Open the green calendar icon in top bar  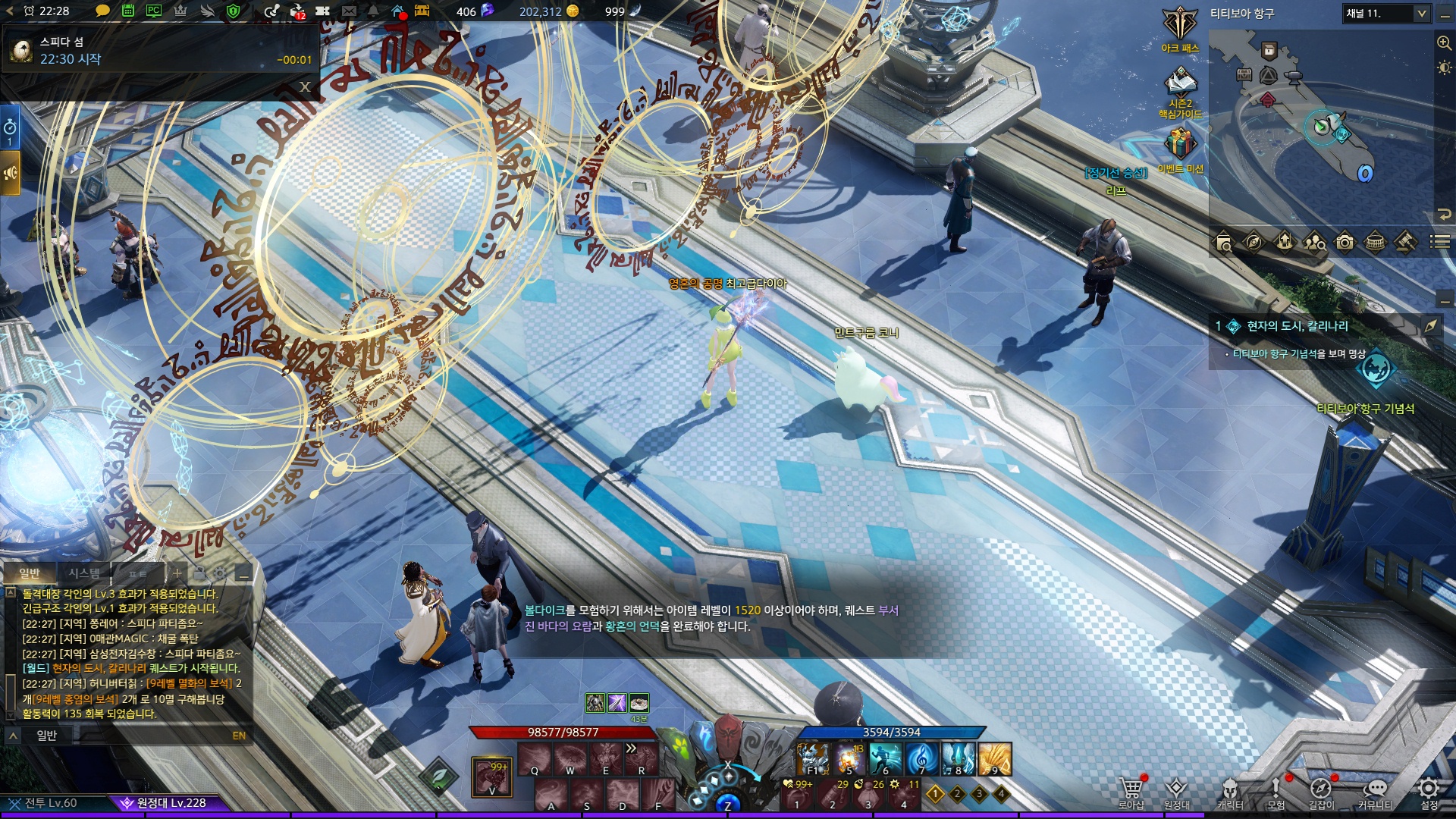point(128,11)
